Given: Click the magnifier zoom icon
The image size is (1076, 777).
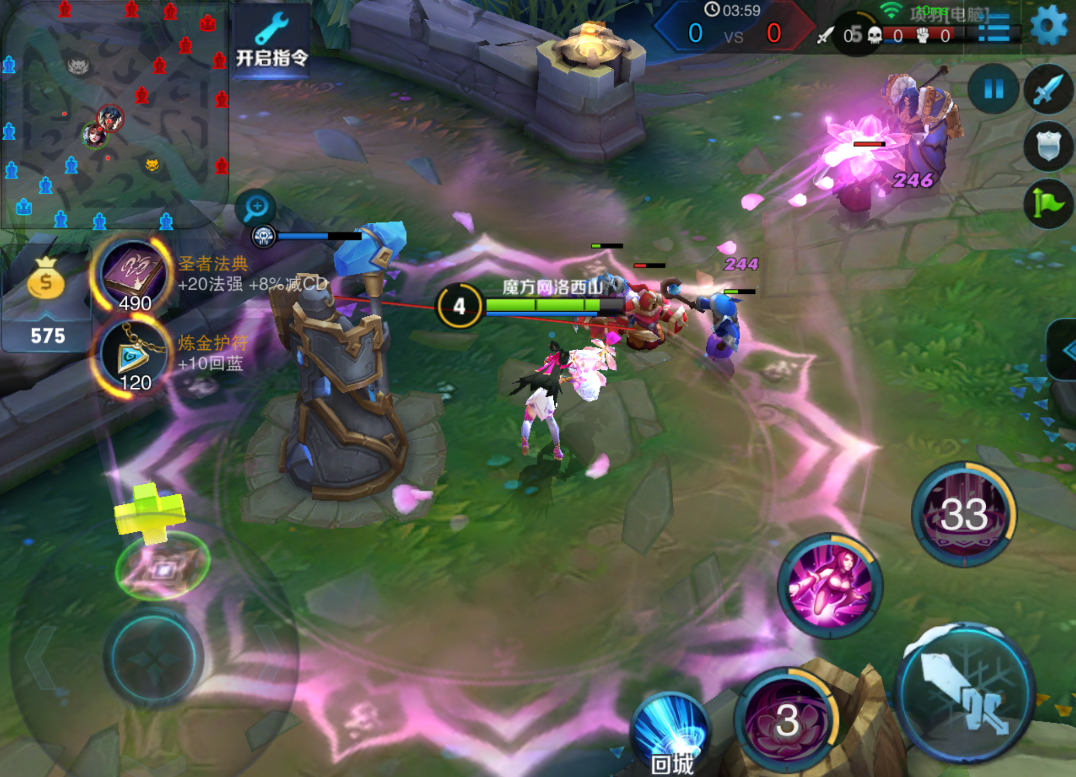Looking at the screenshot, I should tap(256, 208).
